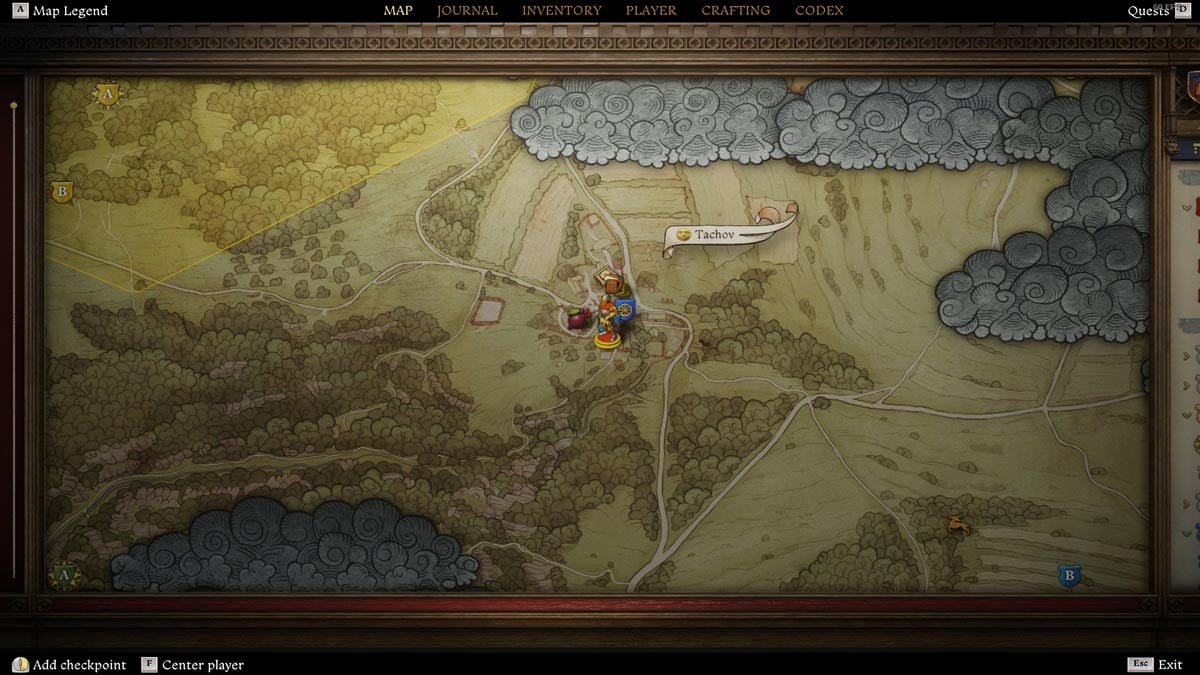Switch to the Journal tab
The image size is (1200, 675).
[x=467, y=11]
